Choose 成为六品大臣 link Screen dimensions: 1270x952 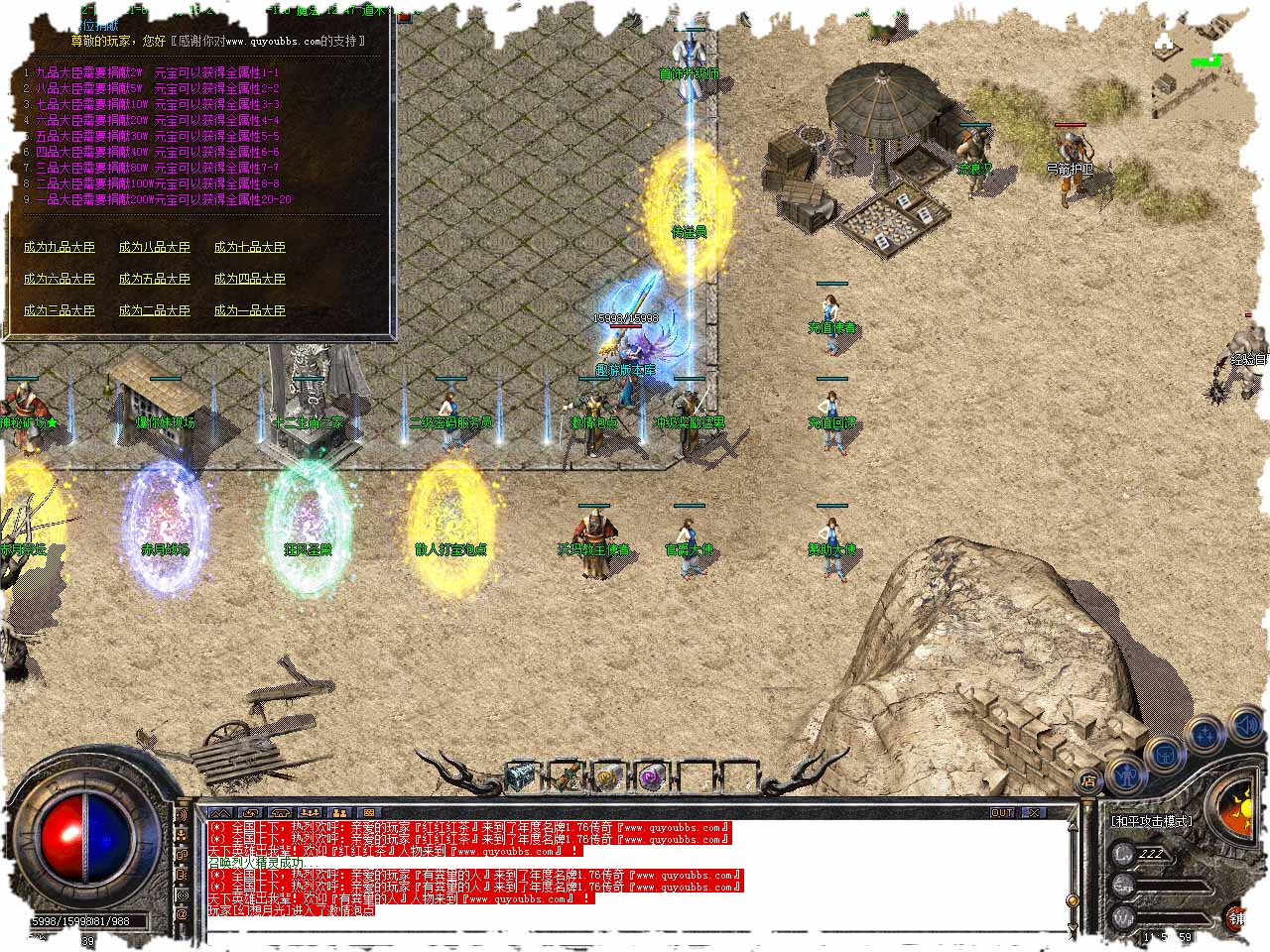tap(60, 279)
